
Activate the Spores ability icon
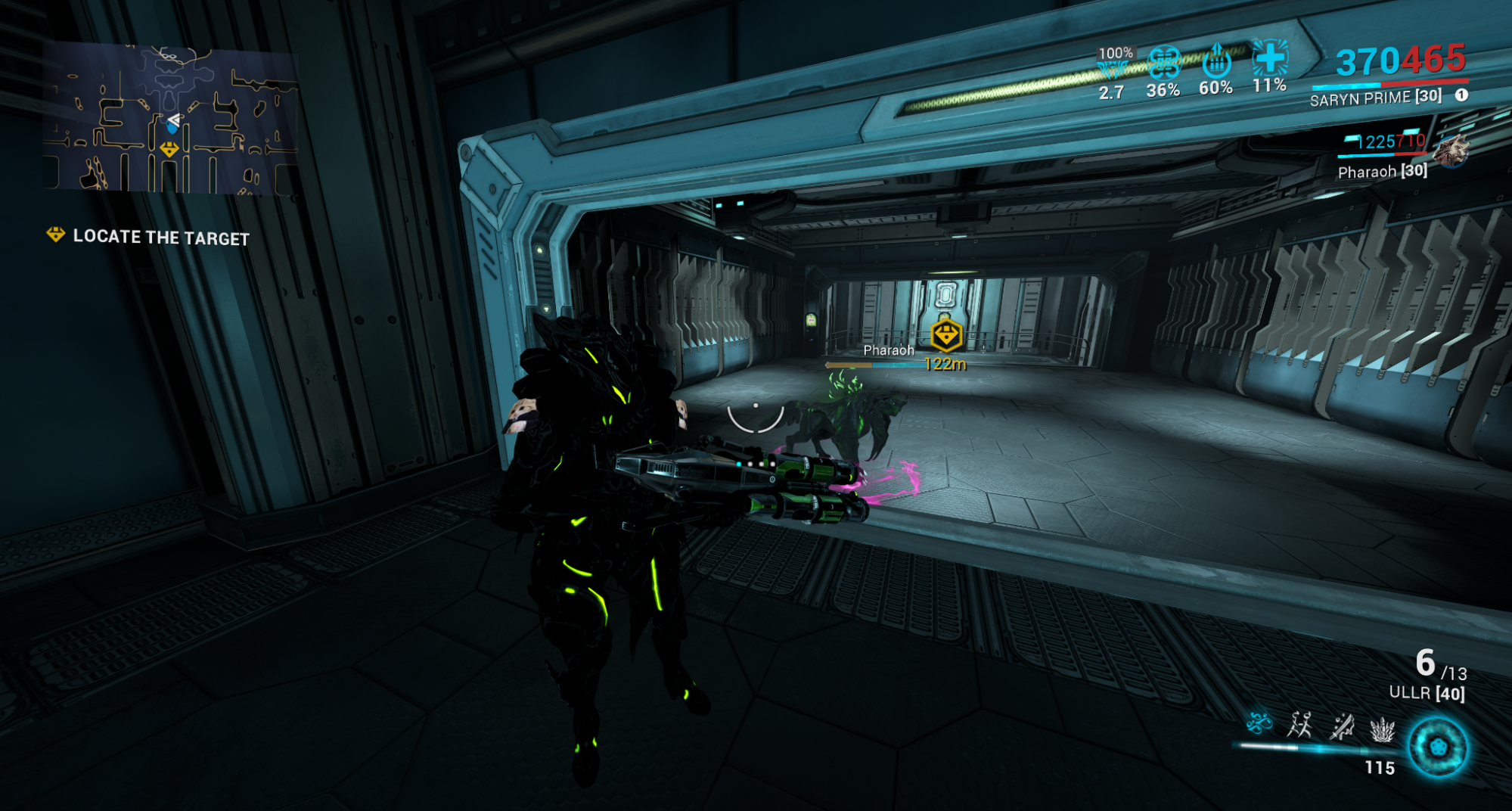[1259, 724]
